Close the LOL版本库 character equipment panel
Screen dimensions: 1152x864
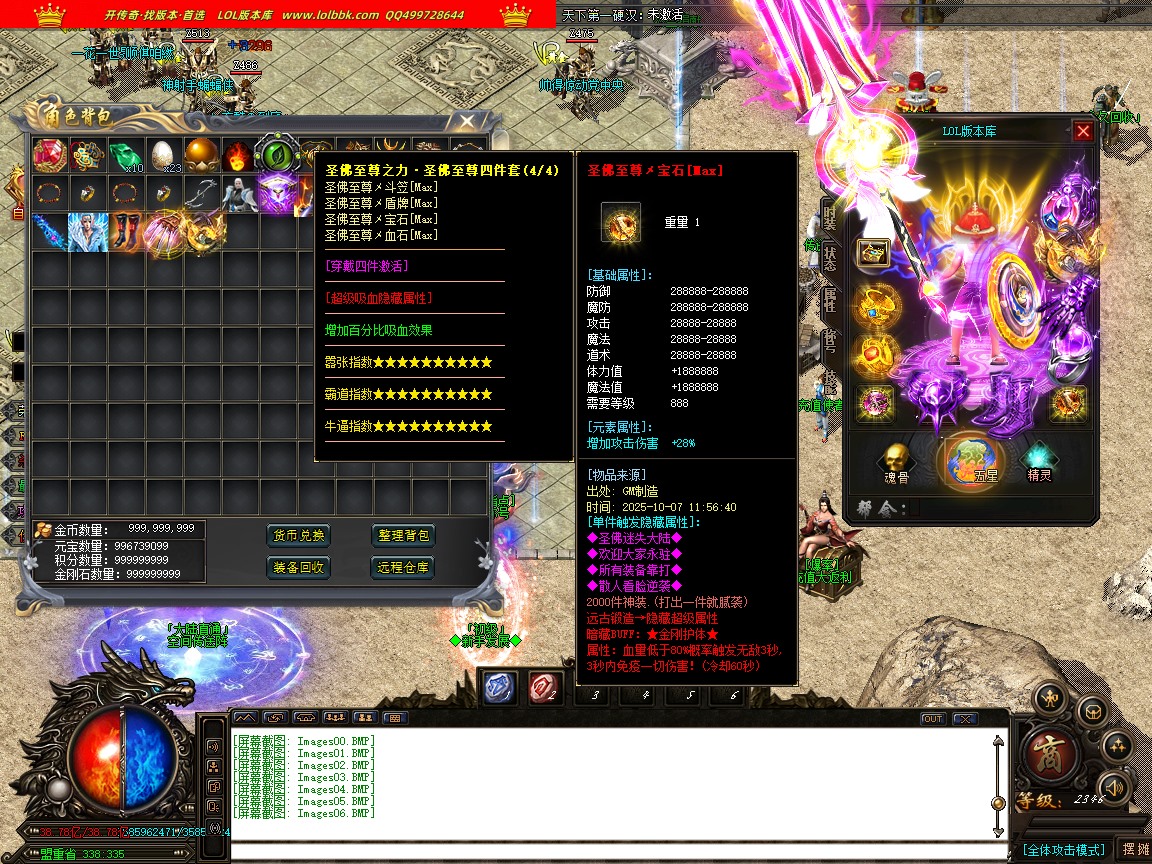(x=1083, y=131)
